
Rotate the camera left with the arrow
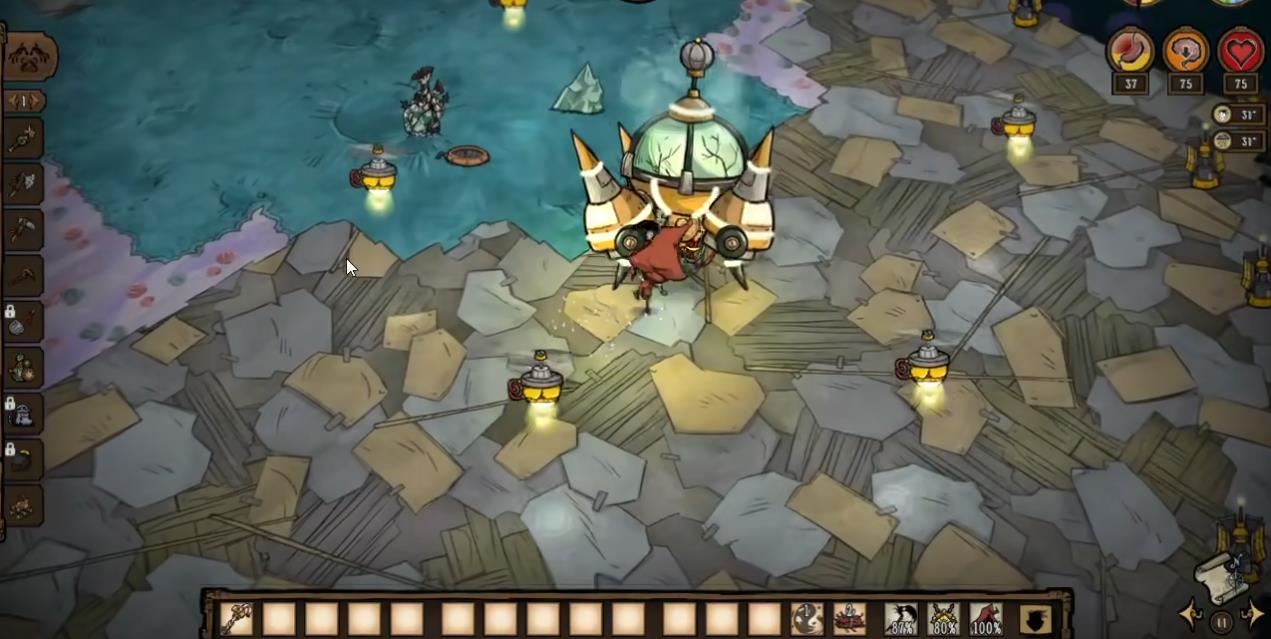[x=1190, y=613]
